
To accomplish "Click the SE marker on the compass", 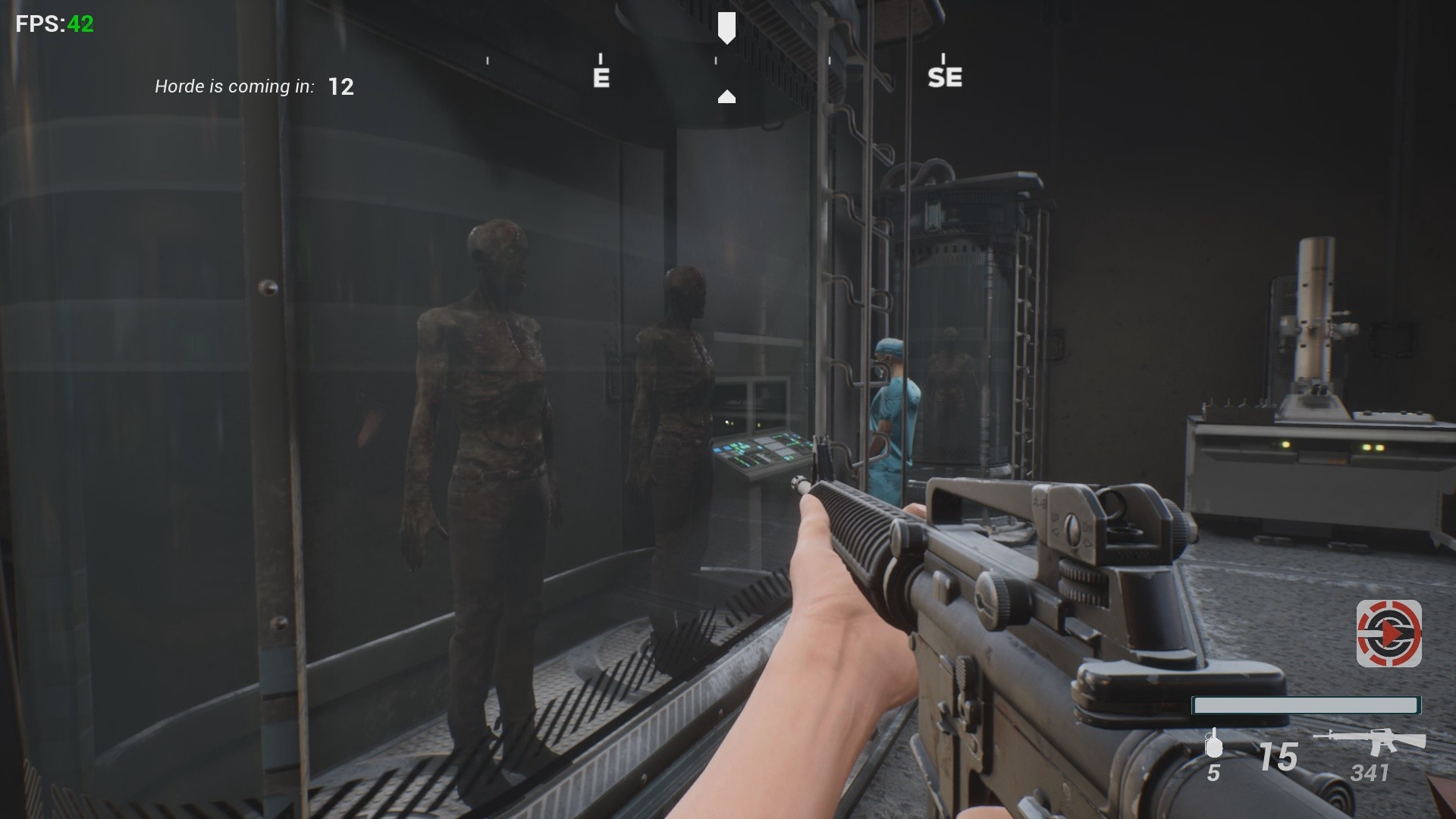I will pos(945,76).
